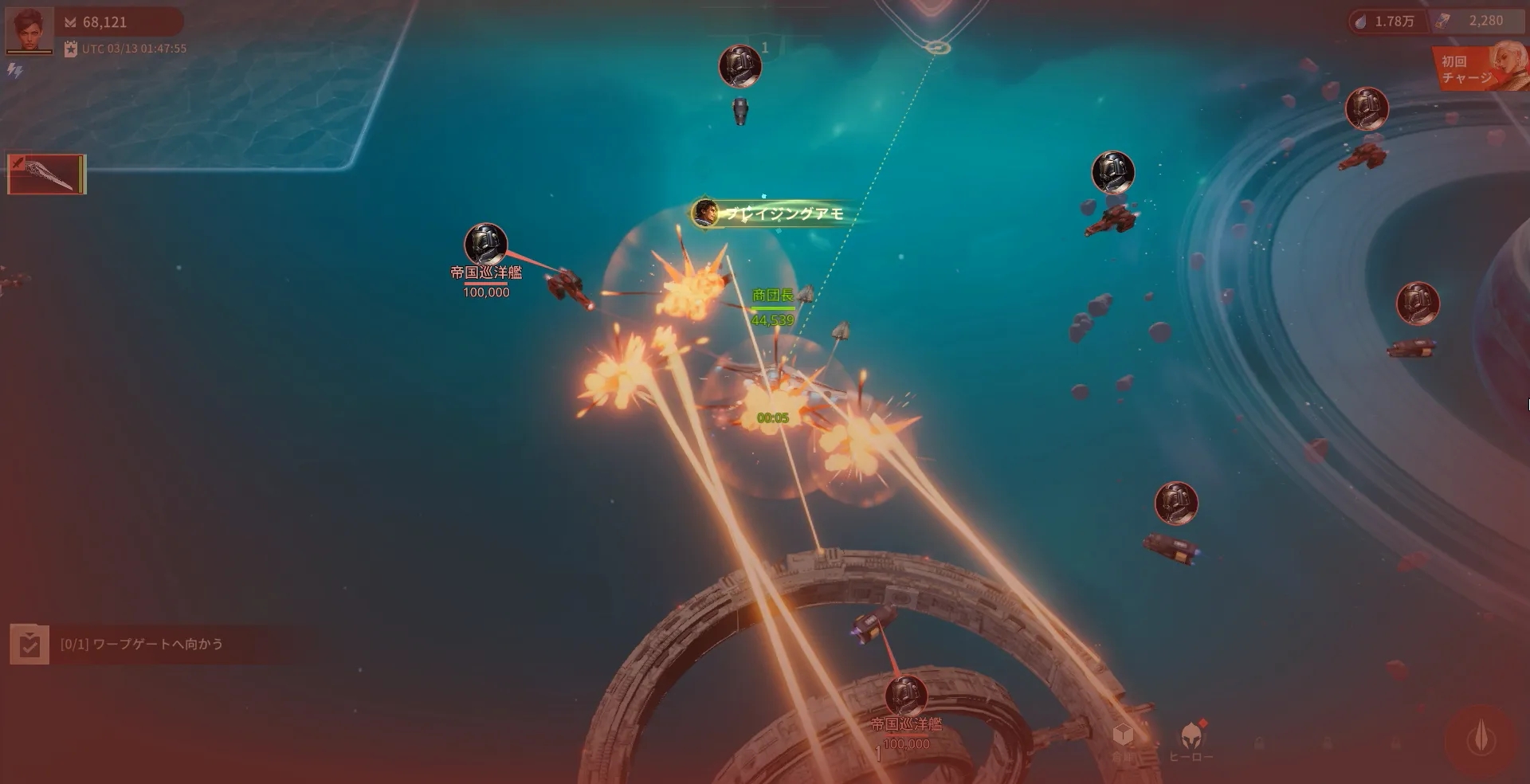The width and height of the screenshot is (1530, 784).
Task: Open the ヒーロー hero menu
Action: (1191, 741)
